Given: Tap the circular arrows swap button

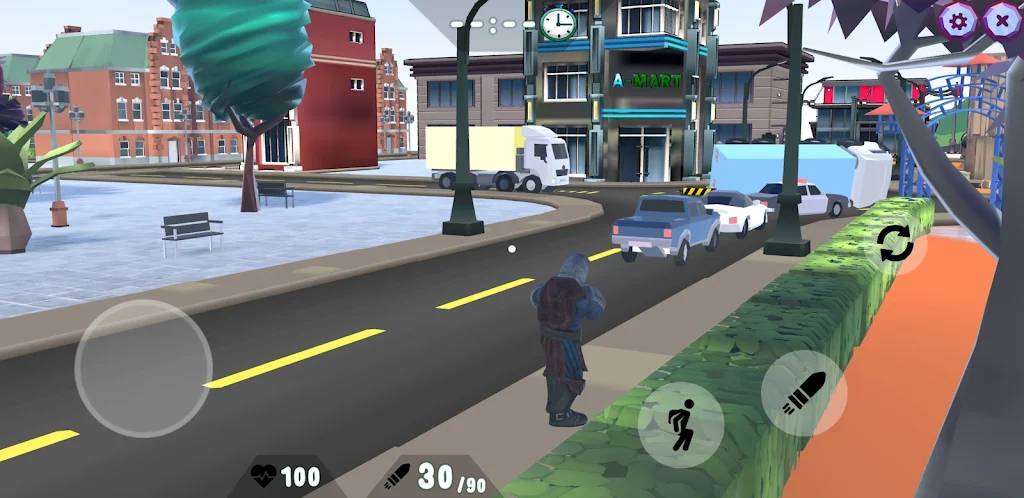Looking at the screenshot, I should 895,245.
